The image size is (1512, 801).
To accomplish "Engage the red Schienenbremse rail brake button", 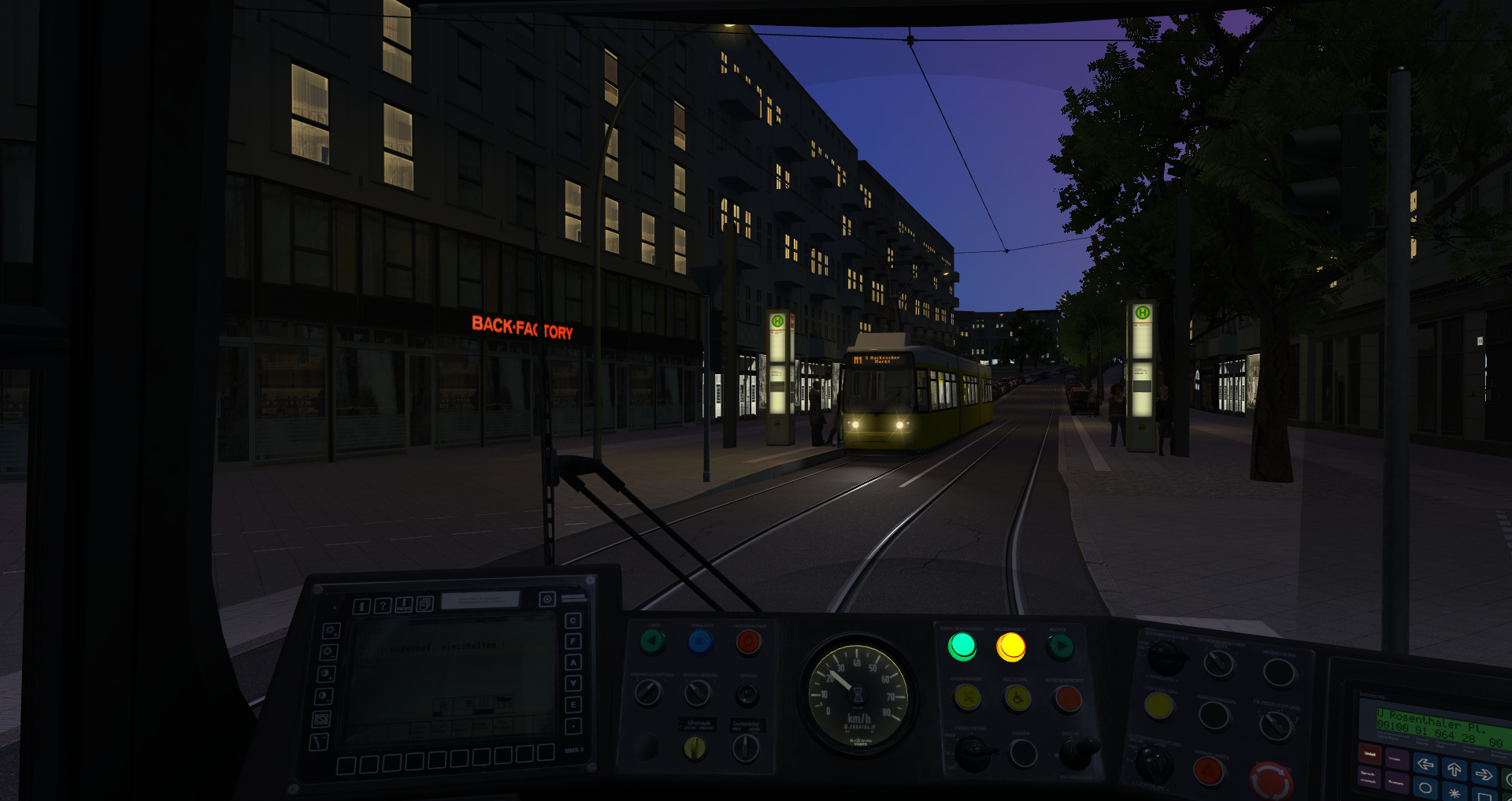I will tap(1067, 698).
